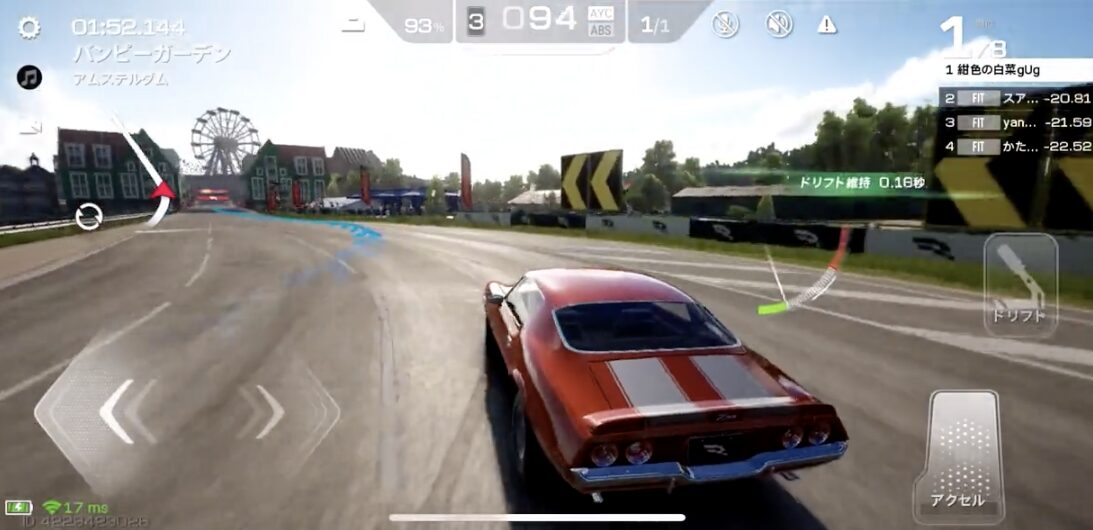Image resolution: width=1093 pixels, height=530 pixels.
Task: Tap the camera reset circular arrows icon
Action: tap(89, 216)
